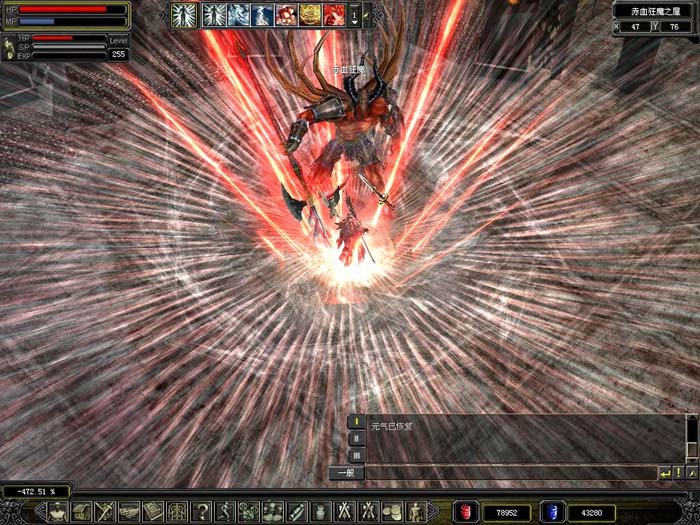
Task: Click the running figure toolbar icon
Action: 226,511
